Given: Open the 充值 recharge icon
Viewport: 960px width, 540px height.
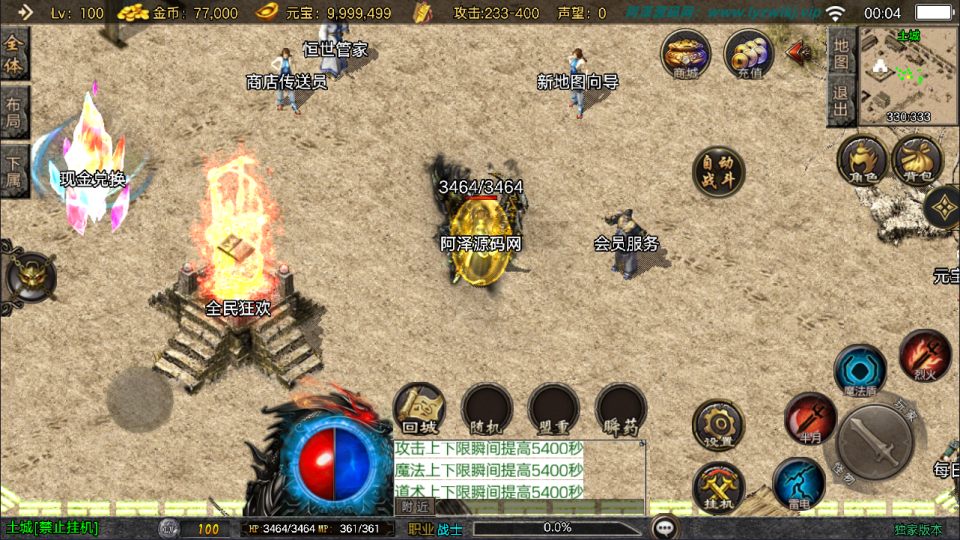Looking at the screenshot, I should pos(749,53).
